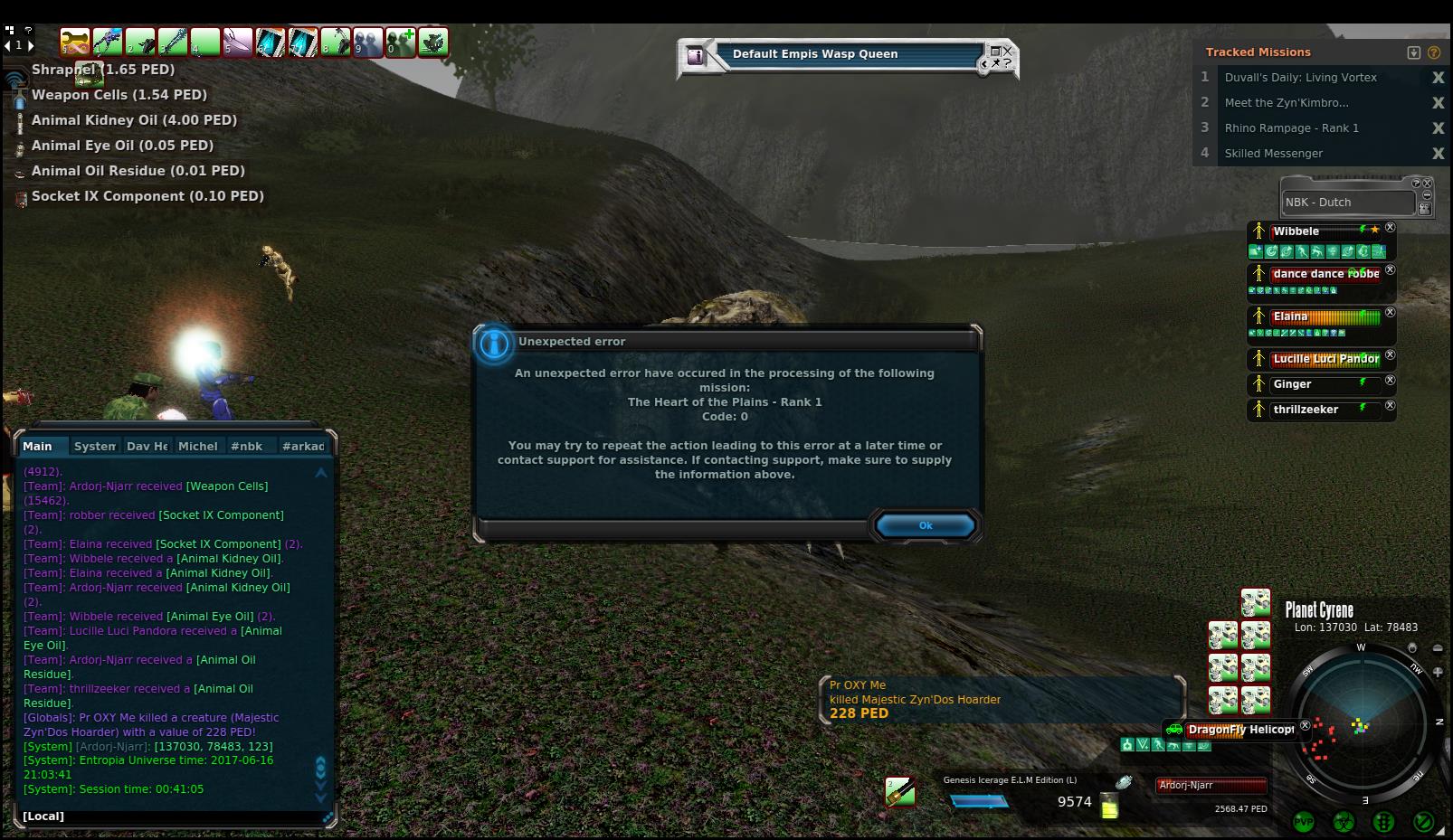Image resolution: width=1453 pixels, height=840 pixels.
Task: Select team member Wibbele
Action: (x=1296, y=231)
